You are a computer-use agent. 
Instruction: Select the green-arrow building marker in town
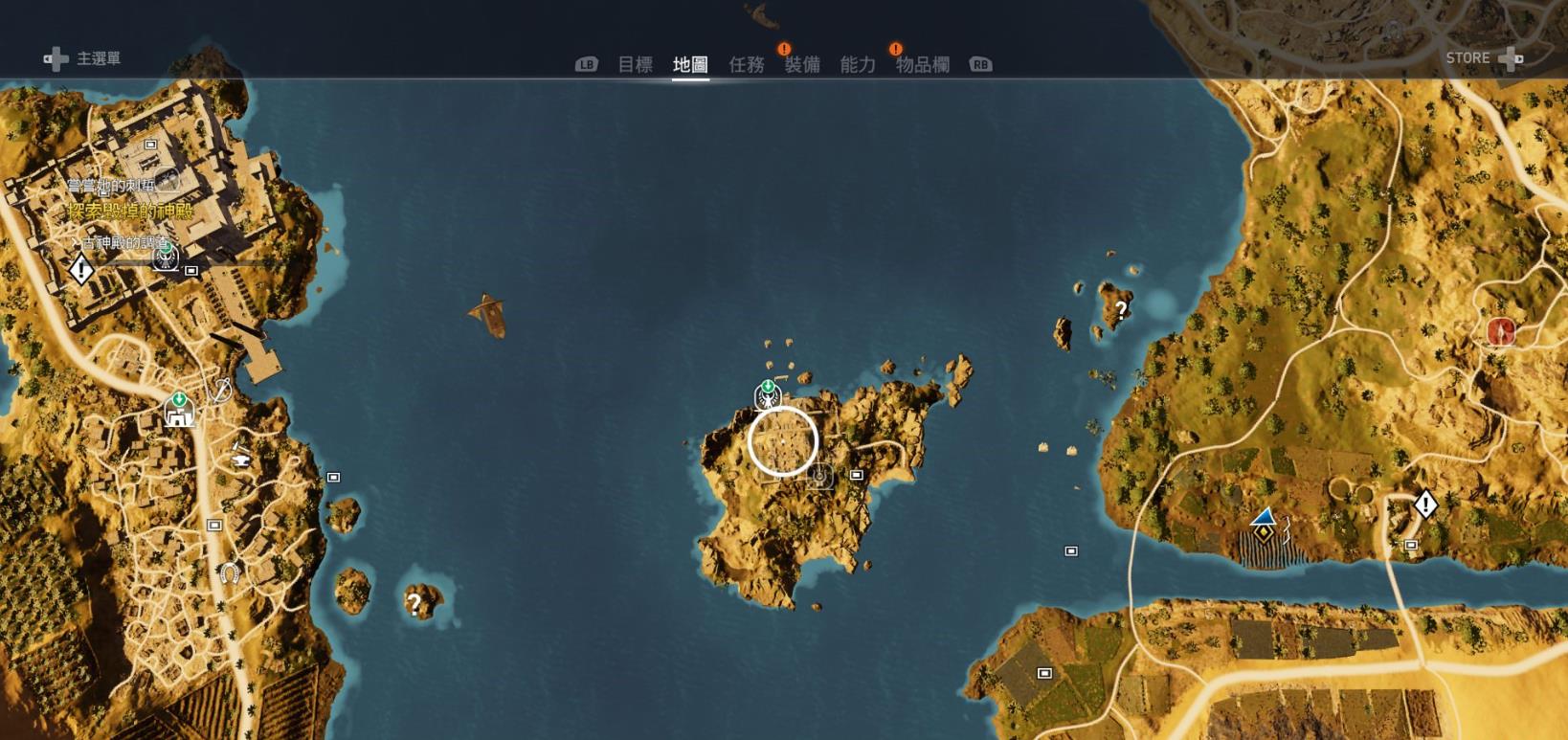tap(179, 411)
